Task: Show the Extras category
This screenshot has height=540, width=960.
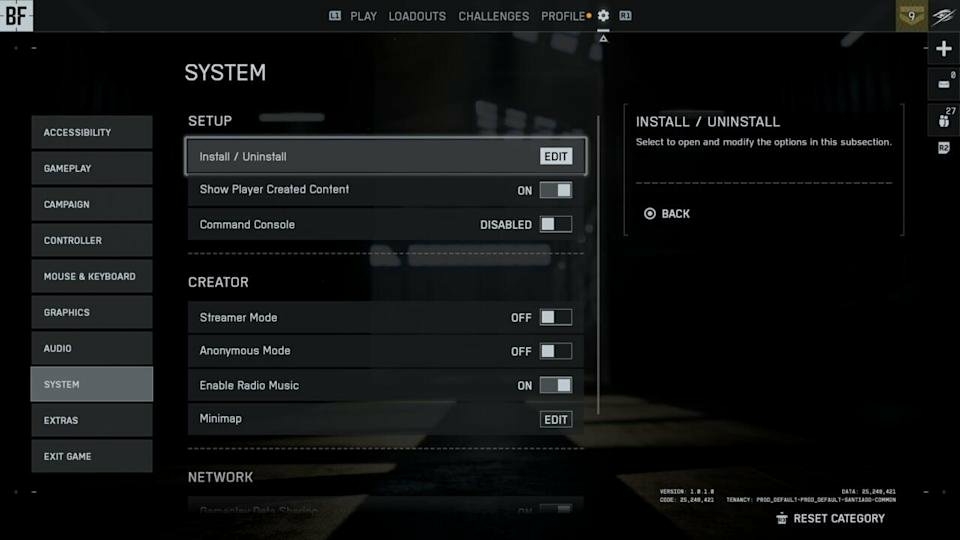Action: click(x=91, y=420)
